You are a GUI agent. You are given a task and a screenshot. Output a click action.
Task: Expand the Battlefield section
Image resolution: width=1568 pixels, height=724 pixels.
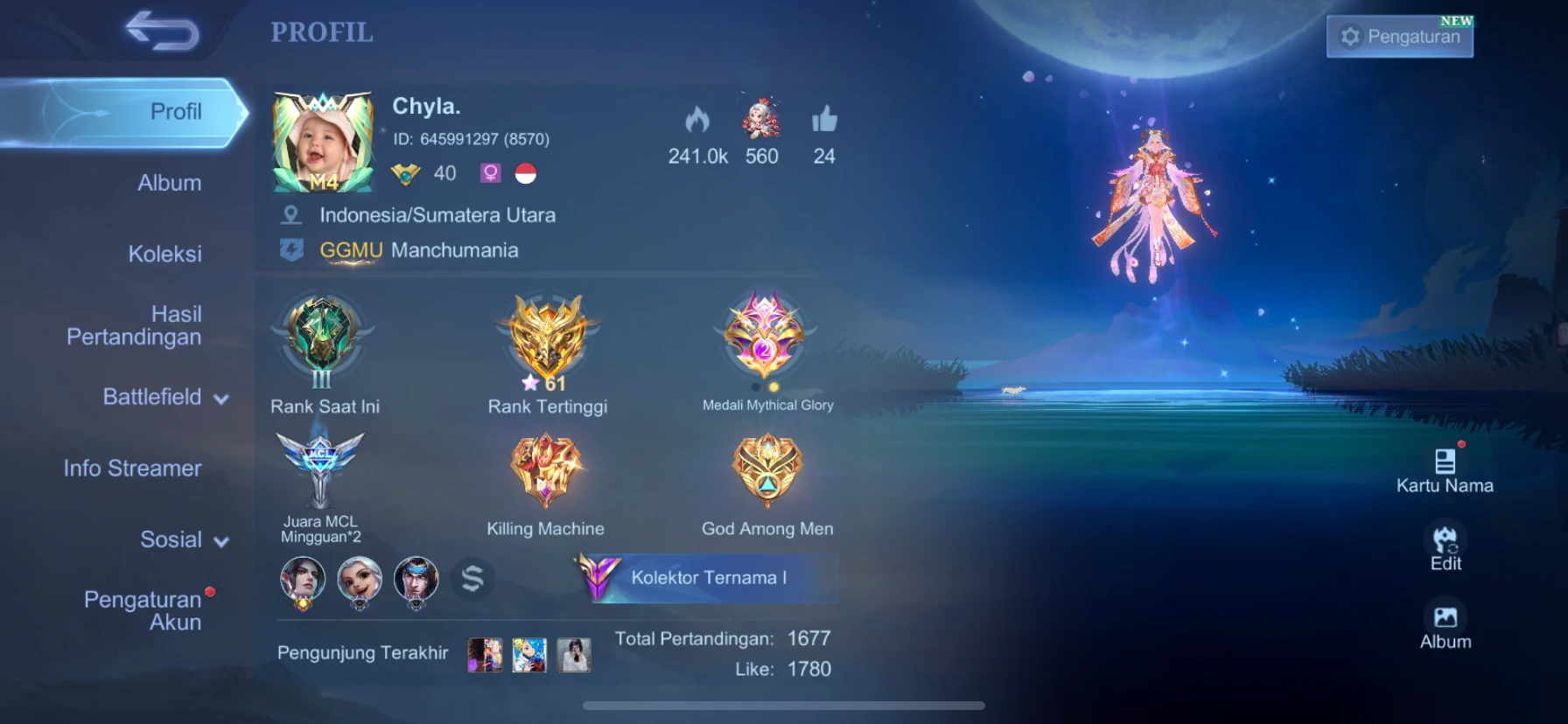tap(164, 397)
